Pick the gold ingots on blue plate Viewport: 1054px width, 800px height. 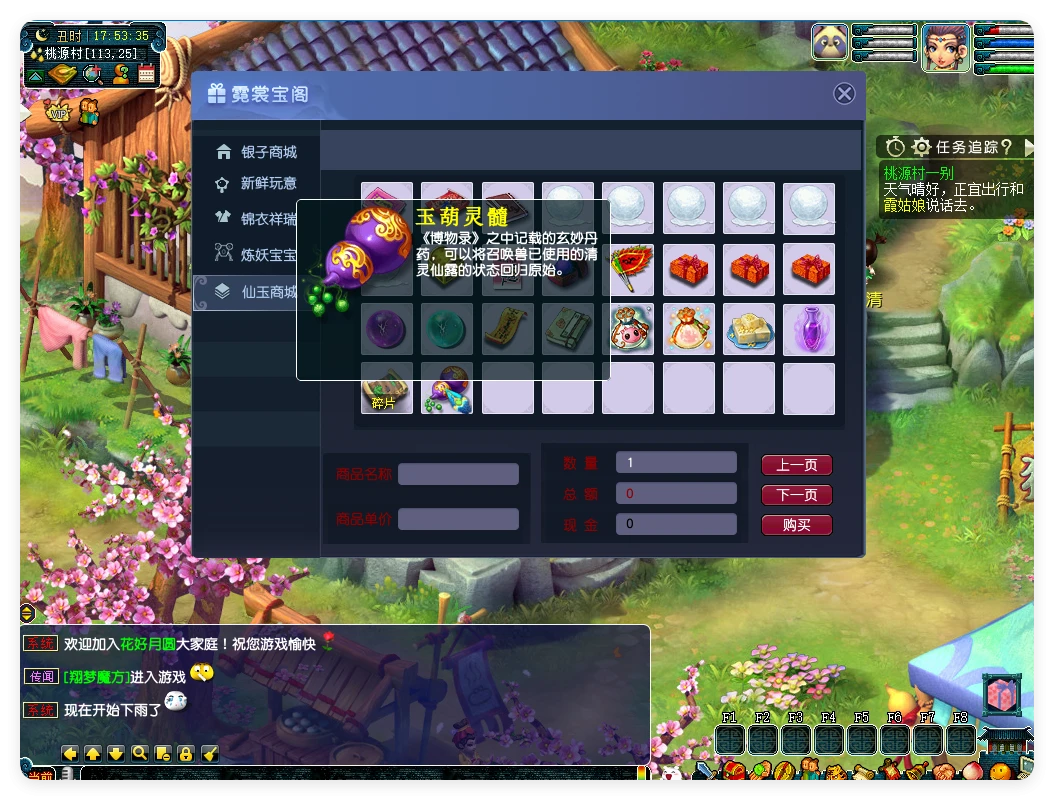[748, 329]
